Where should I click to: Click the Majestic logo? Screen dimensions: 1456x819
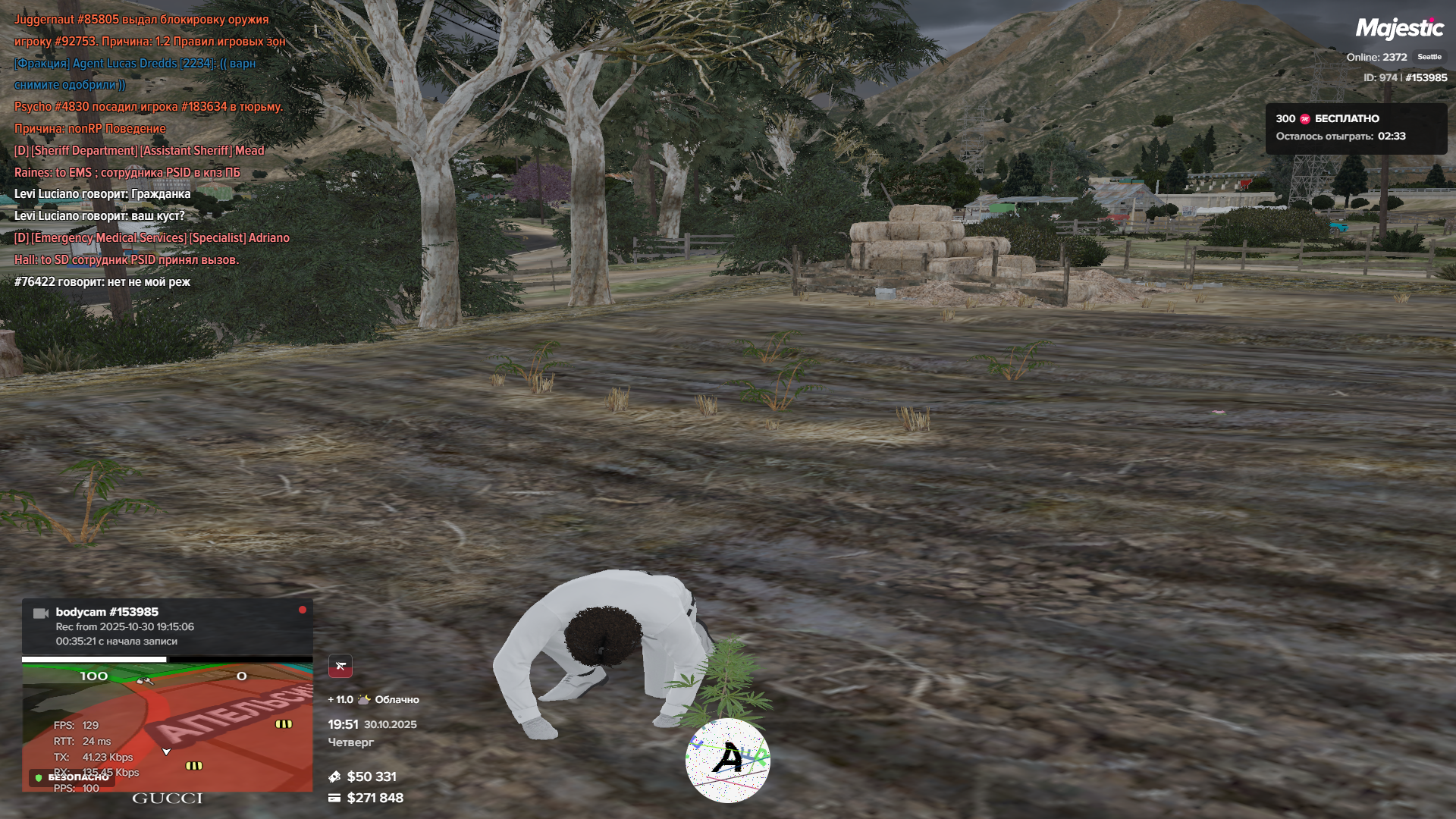[1399, 29]
